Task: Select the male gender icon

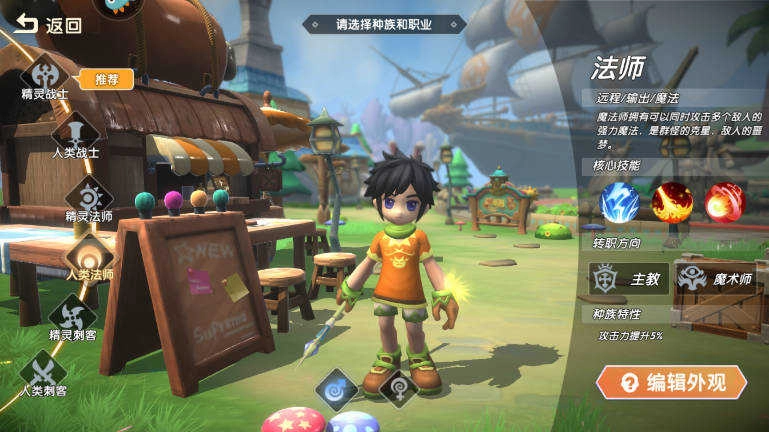Action: (336, 389)
